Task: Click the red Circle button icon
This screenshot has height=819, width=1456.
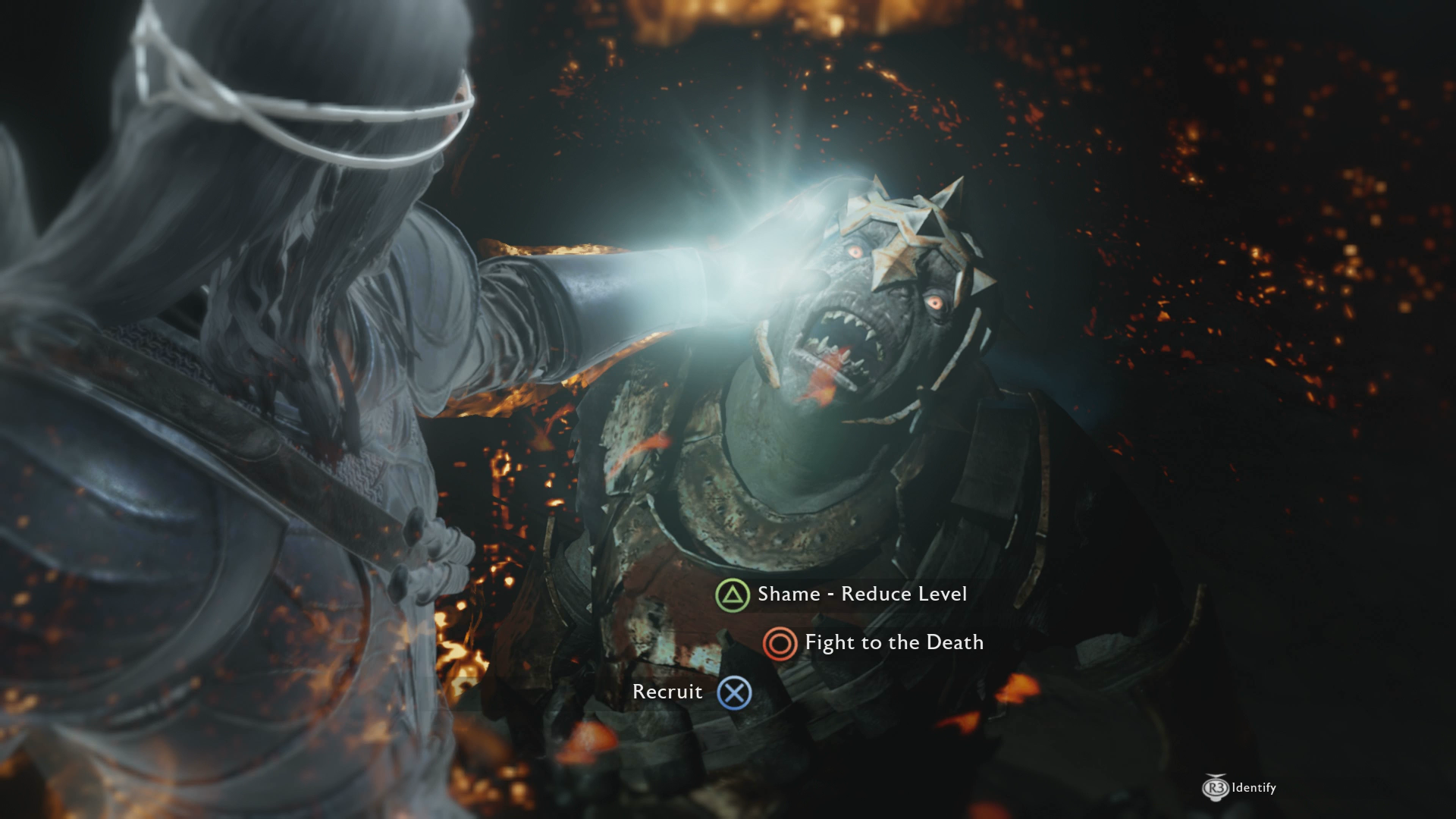Action: 780,645
